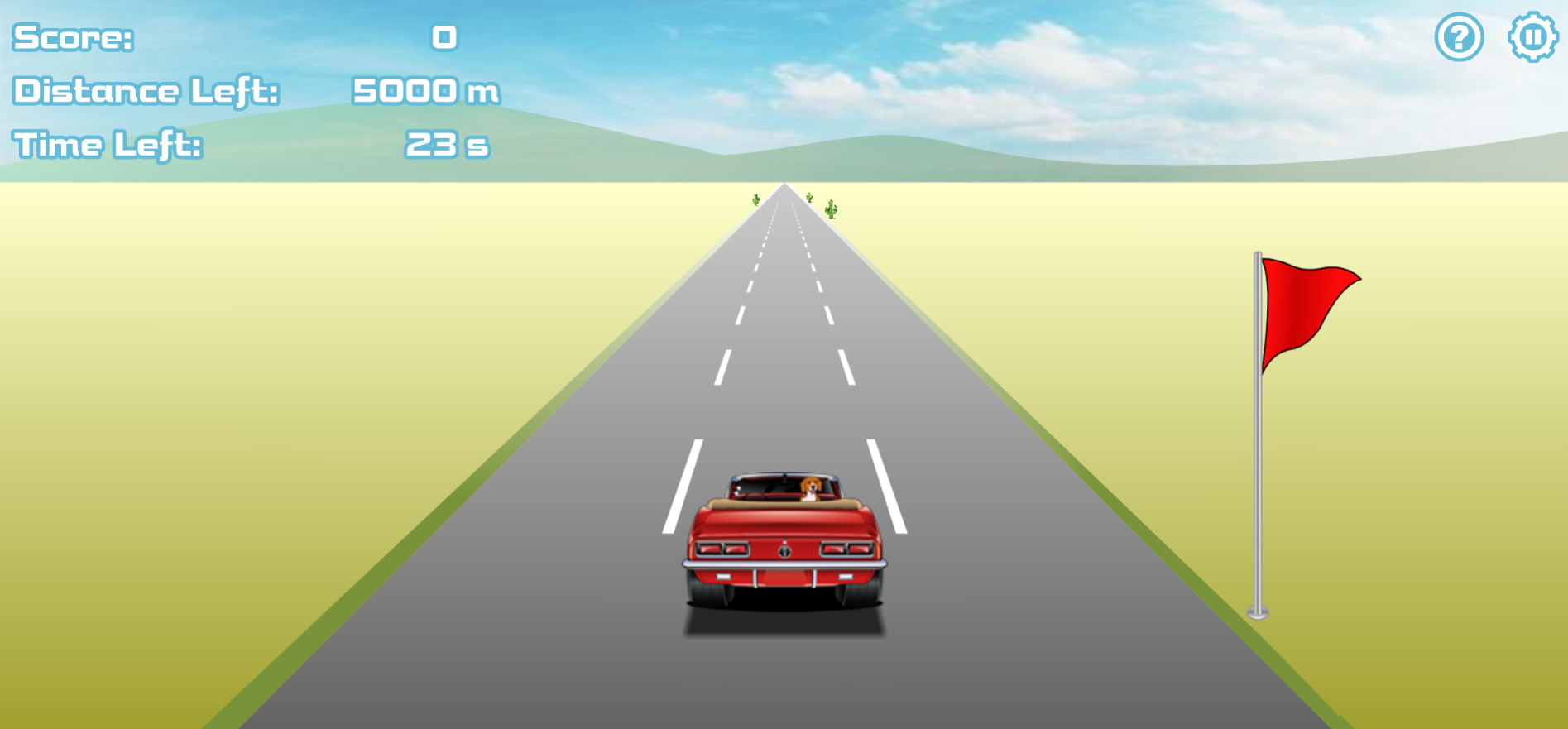Expand the Score display area
The image size is (1568, 729).
coord(73,36)
